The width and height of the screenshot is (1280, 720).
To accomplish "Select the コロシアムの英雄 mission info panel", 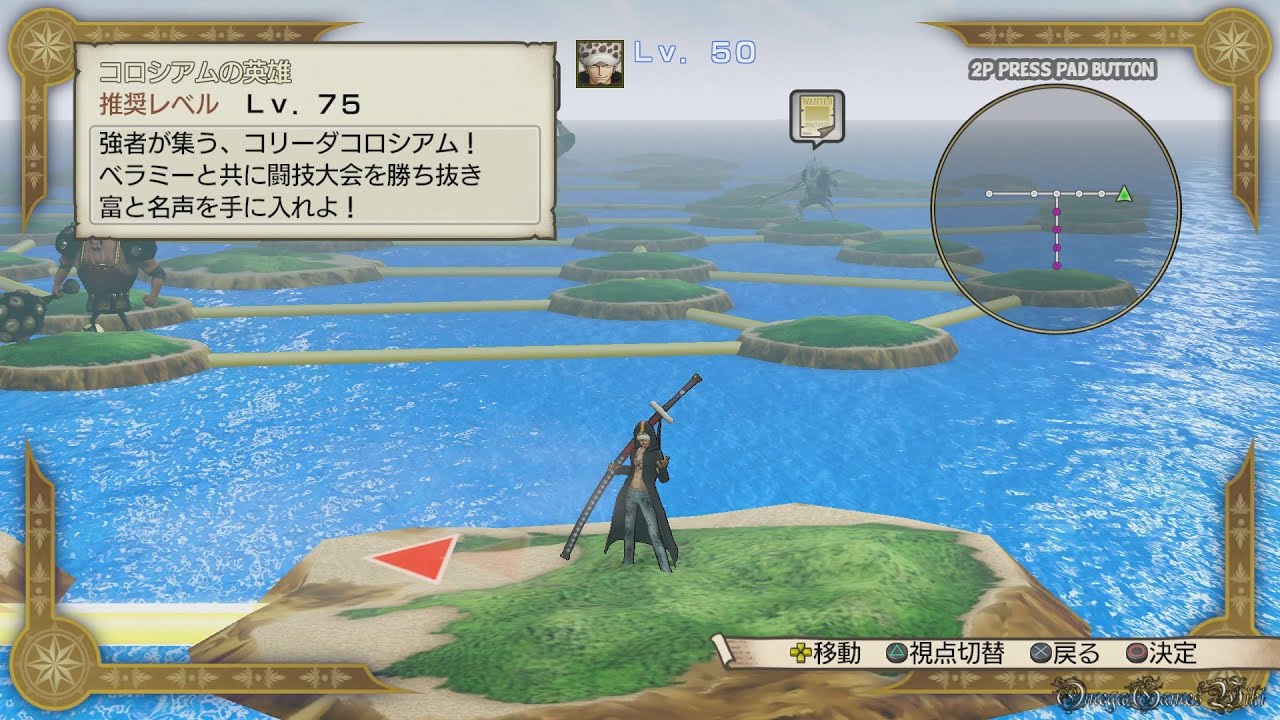I will pyautogui.click(x=316, y=141).
